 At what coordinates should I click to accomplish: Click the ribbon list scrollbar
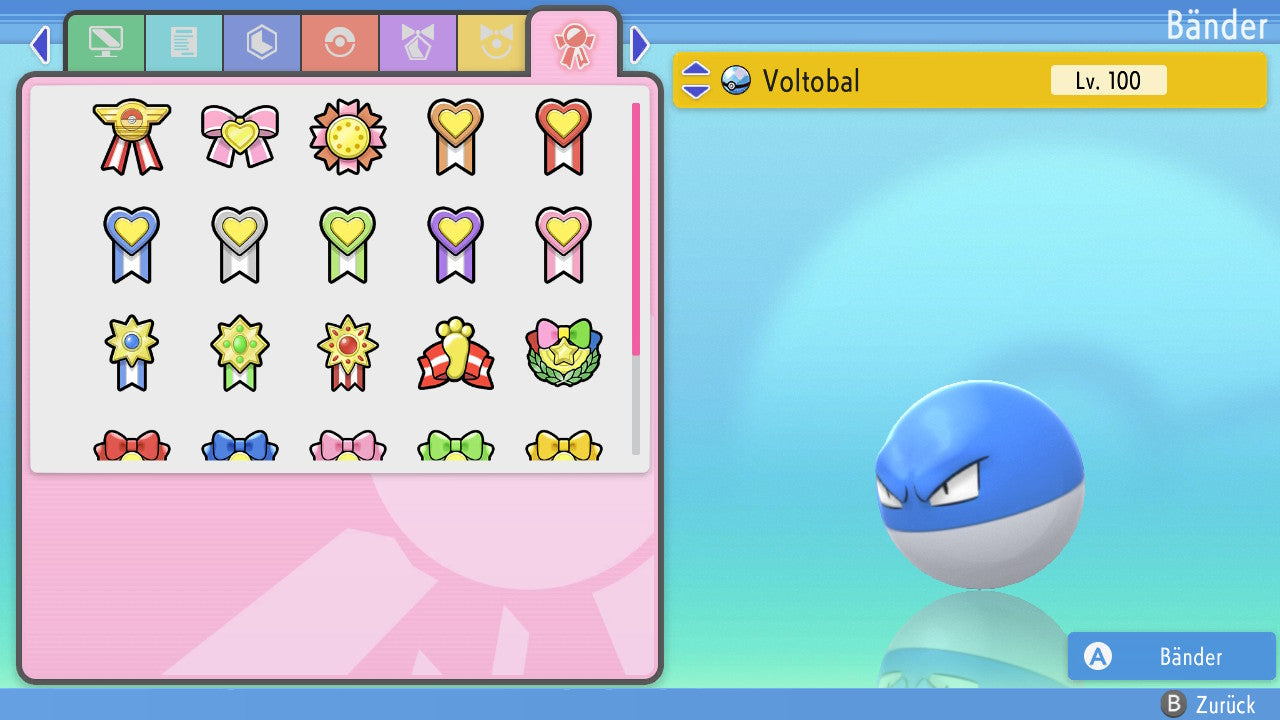coord(636,278)
